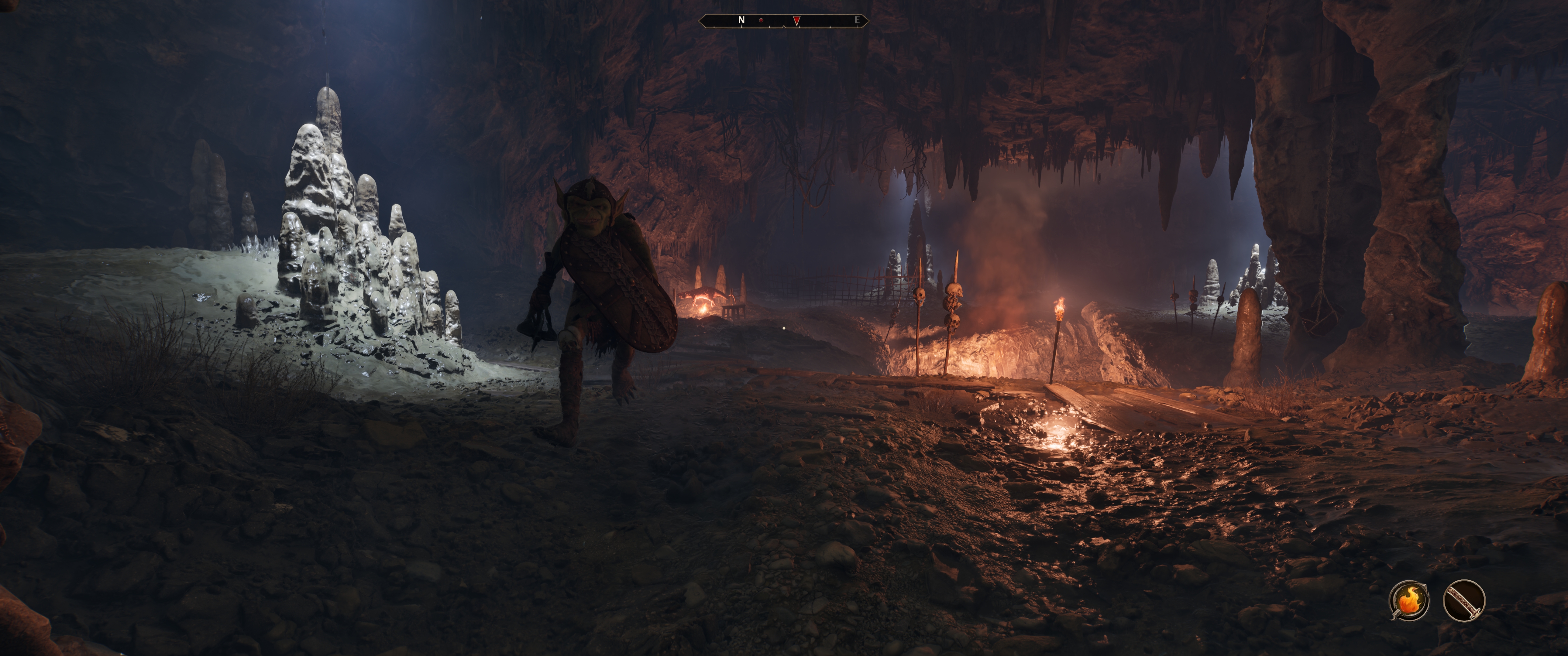Click the North letter on the compass bar
The width and height of the screenshot is (1568, 656).
tap(741, 20)
